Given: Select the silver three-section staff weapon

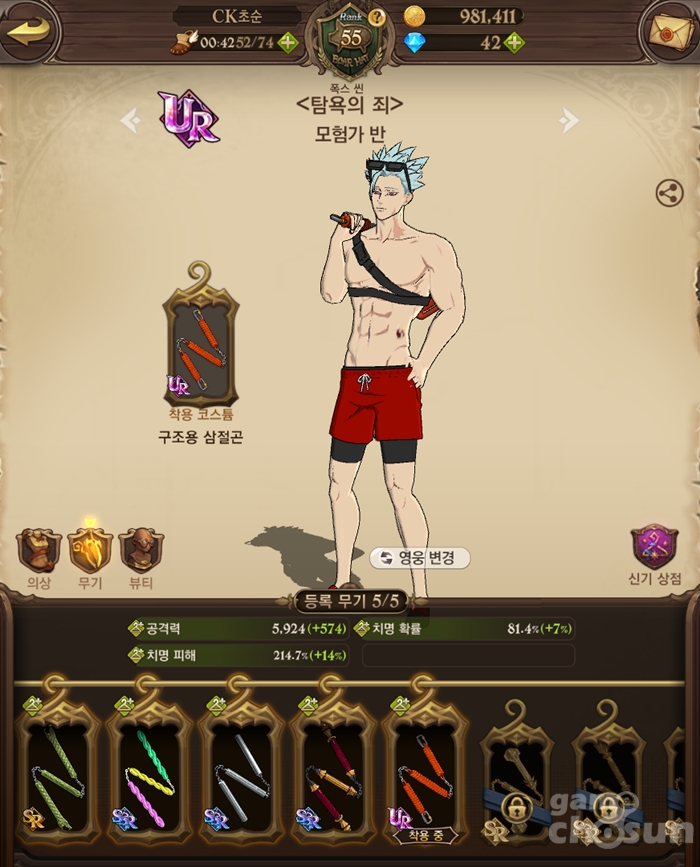Looking at the screenshot, I should click(240, 770).
